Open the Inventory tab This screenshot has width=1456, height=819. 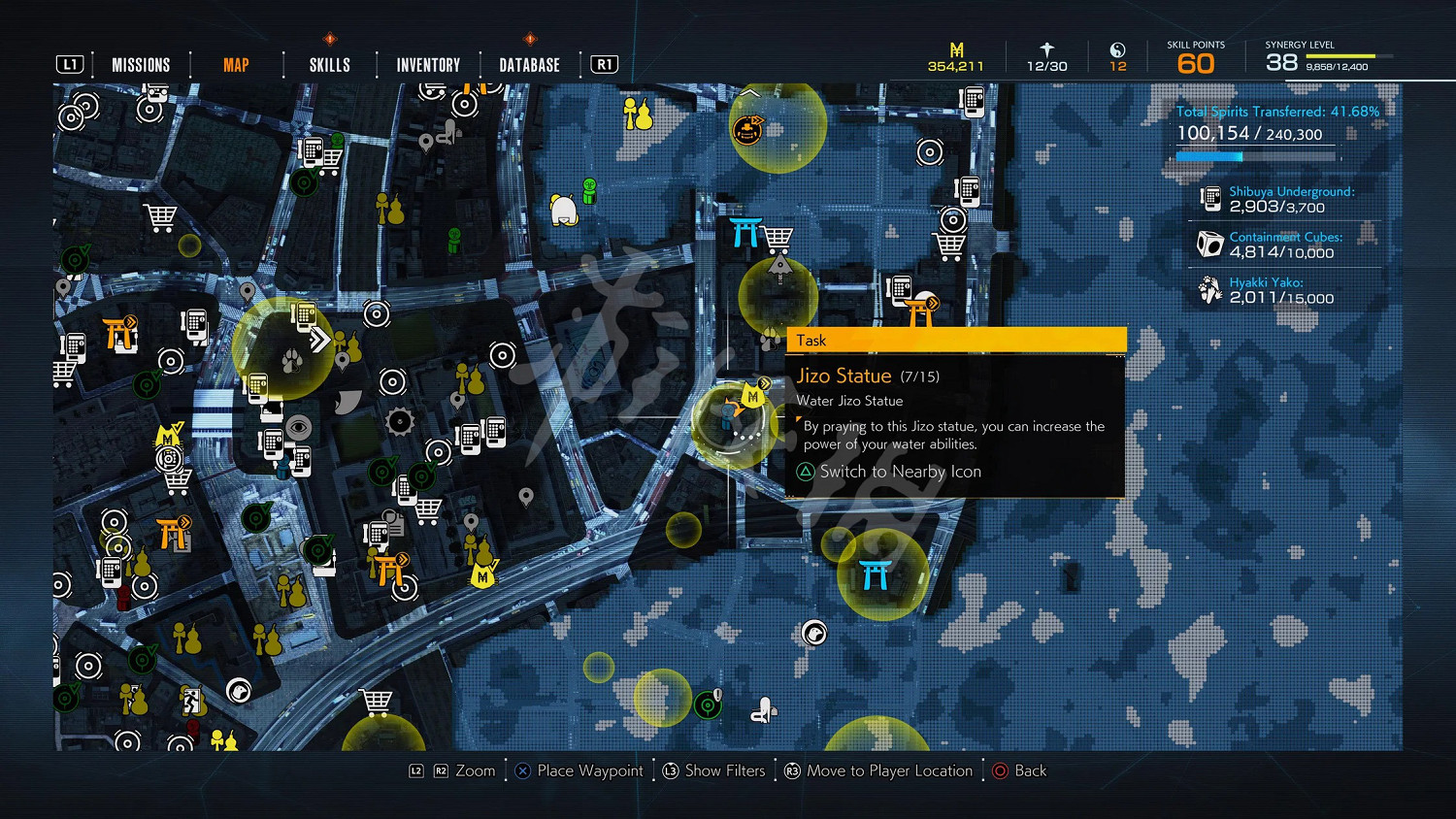click(x=428, y=65)
